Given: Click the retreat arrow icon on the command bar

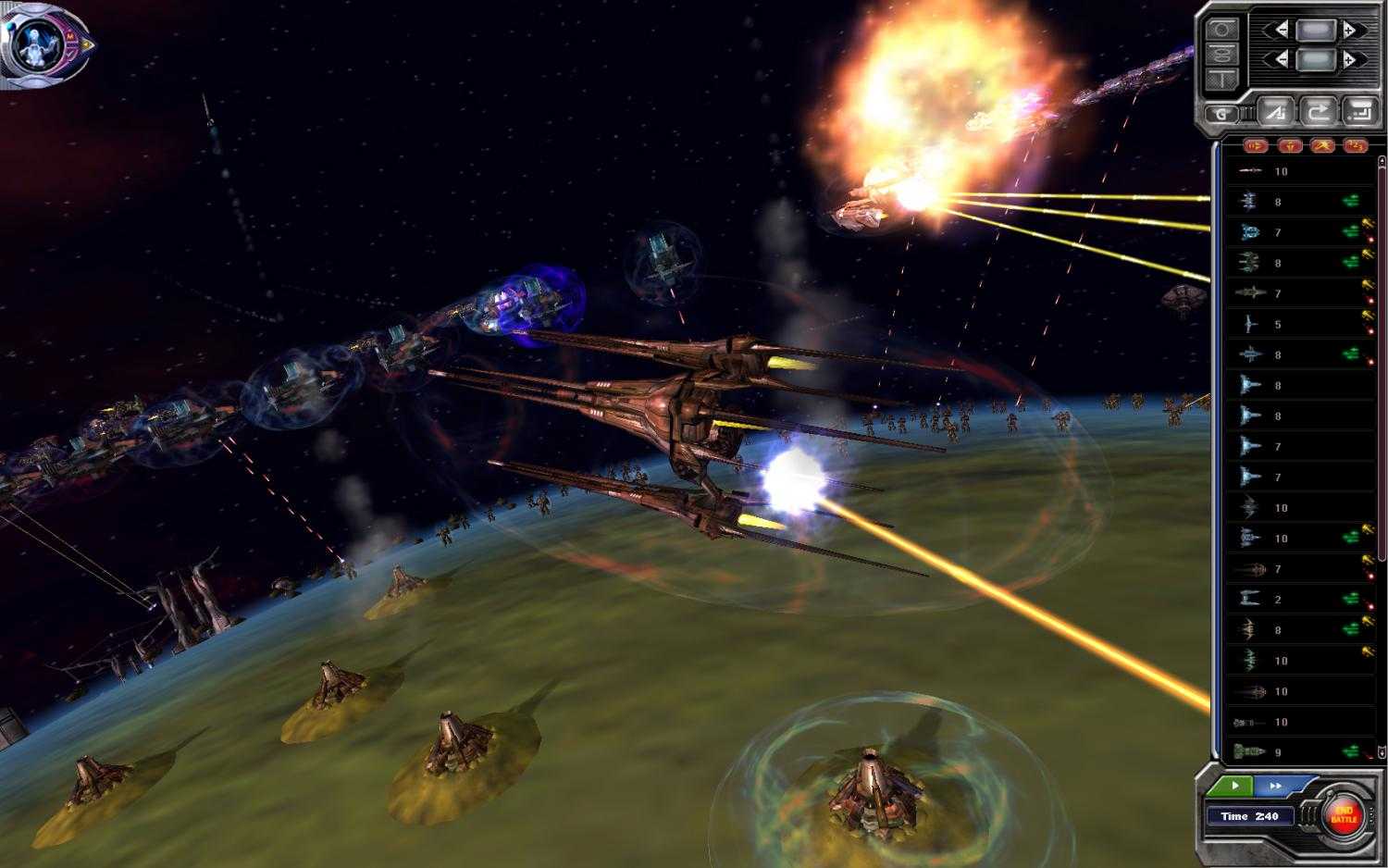Looking at the screenshot, I should pos(1320,112).
